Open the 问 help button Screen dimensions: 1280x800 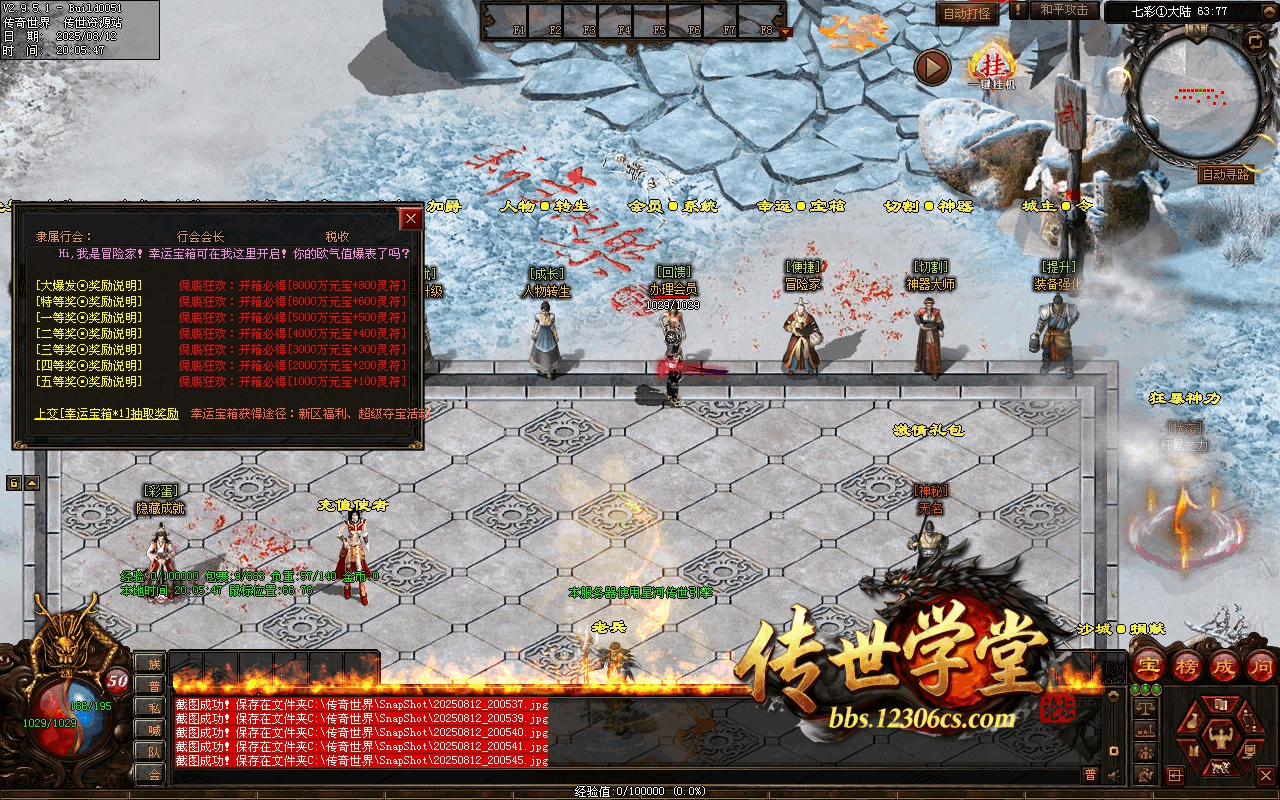(x=1261, y=665)
